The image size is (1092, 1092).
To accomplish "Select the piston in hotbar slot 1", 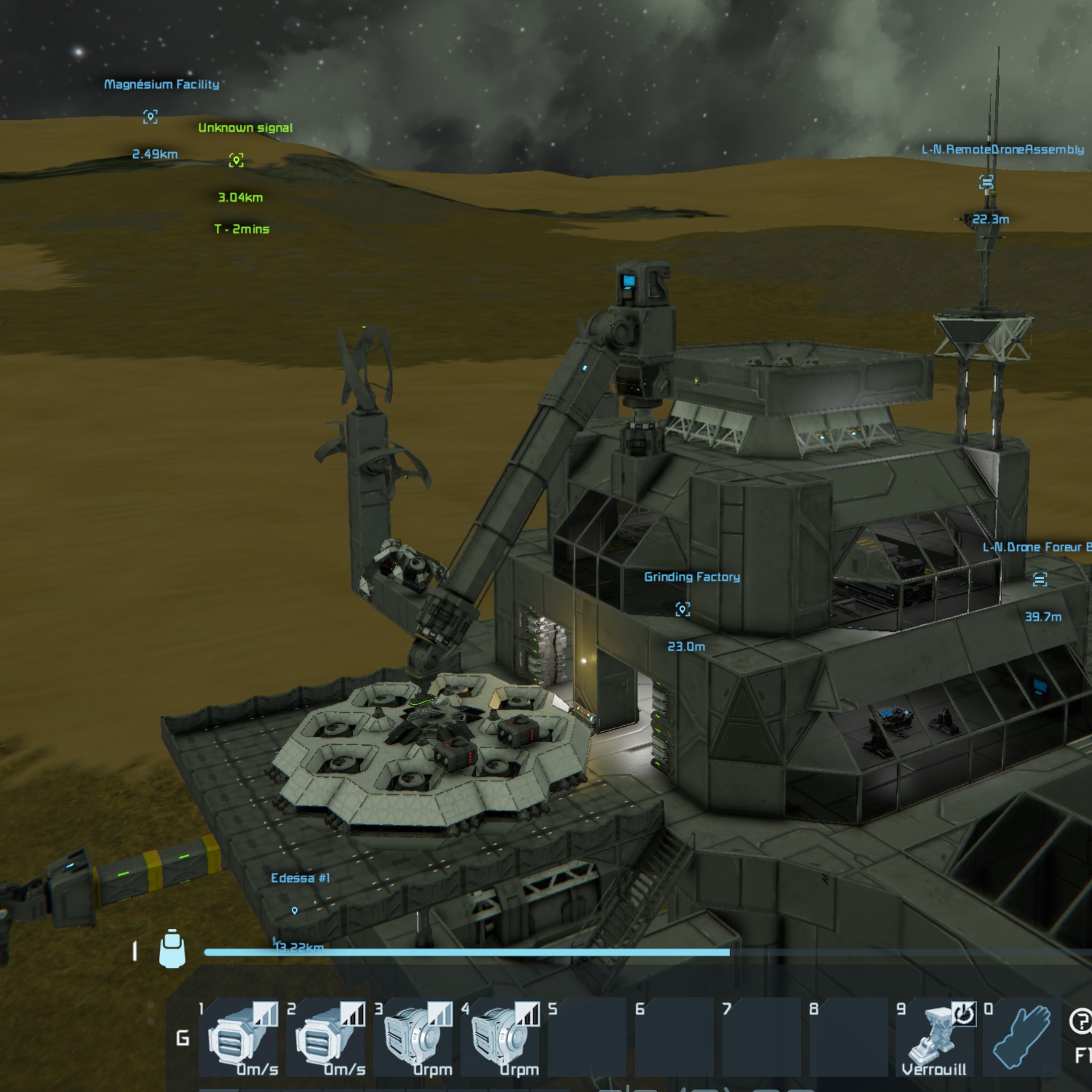I will 237,1037.
